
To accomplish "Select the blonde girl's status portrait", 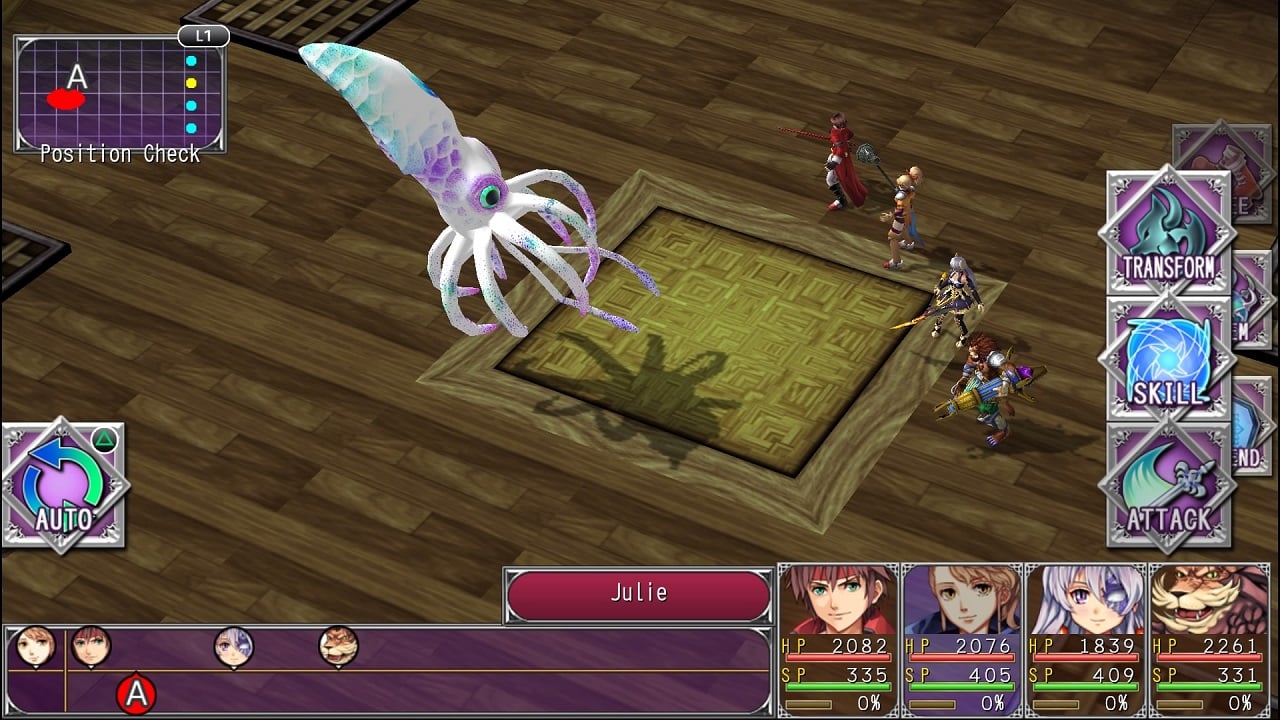I will pyautogui.click(x=962, y=600).
